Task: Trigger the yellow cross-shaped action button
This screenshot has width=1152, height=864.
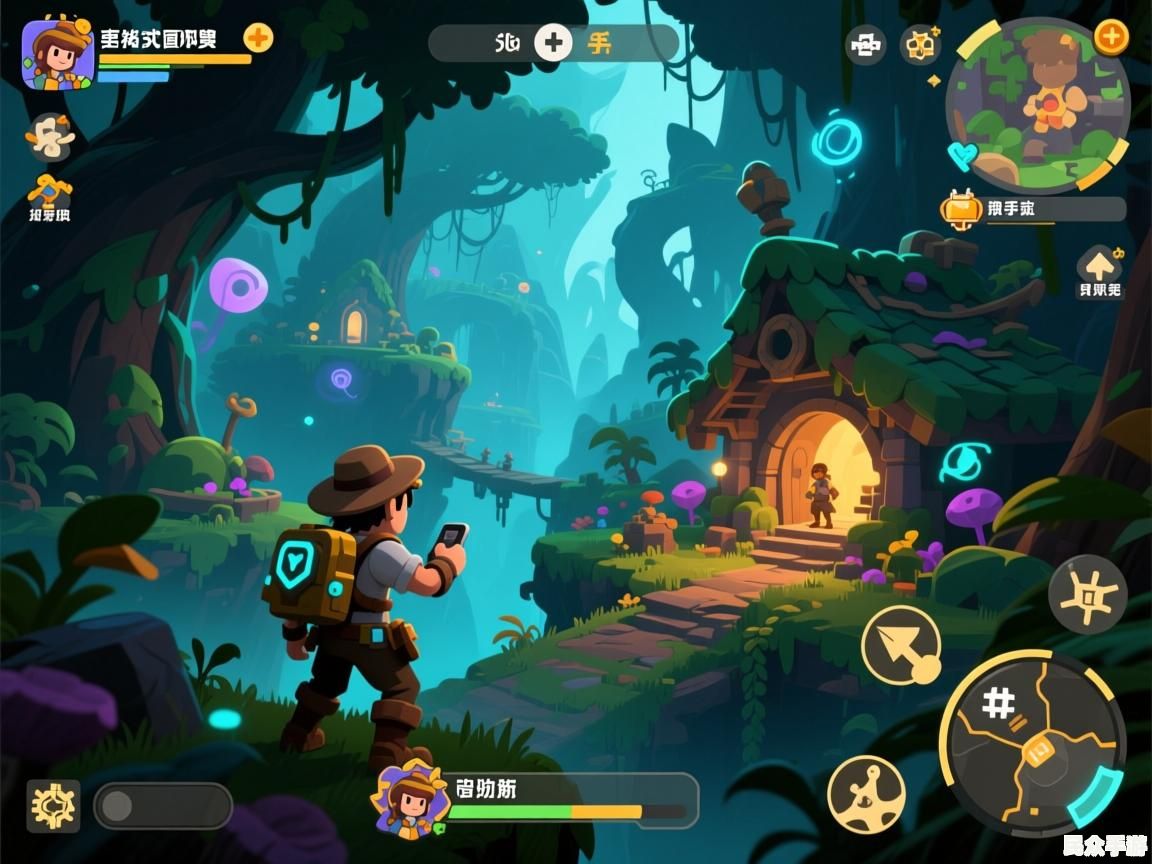Action: 1088,595
